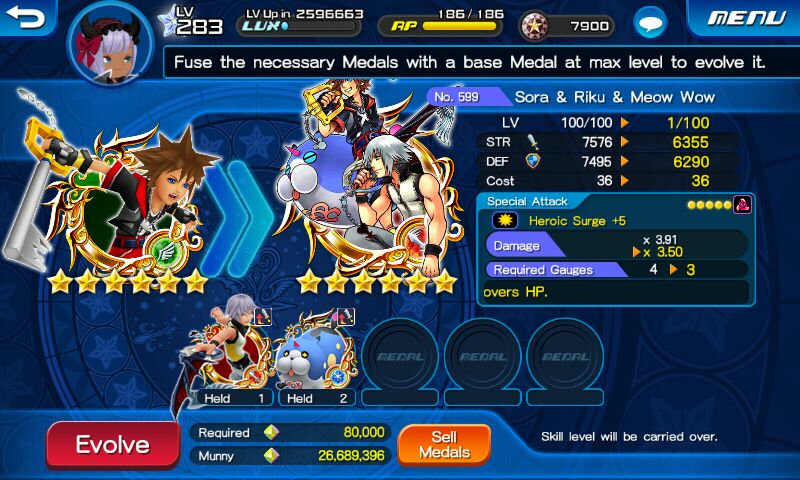This screenshot has width=800, height=480.
Task: Open the MENU panel
Action: pyautogui.click(x=746, y=18)
